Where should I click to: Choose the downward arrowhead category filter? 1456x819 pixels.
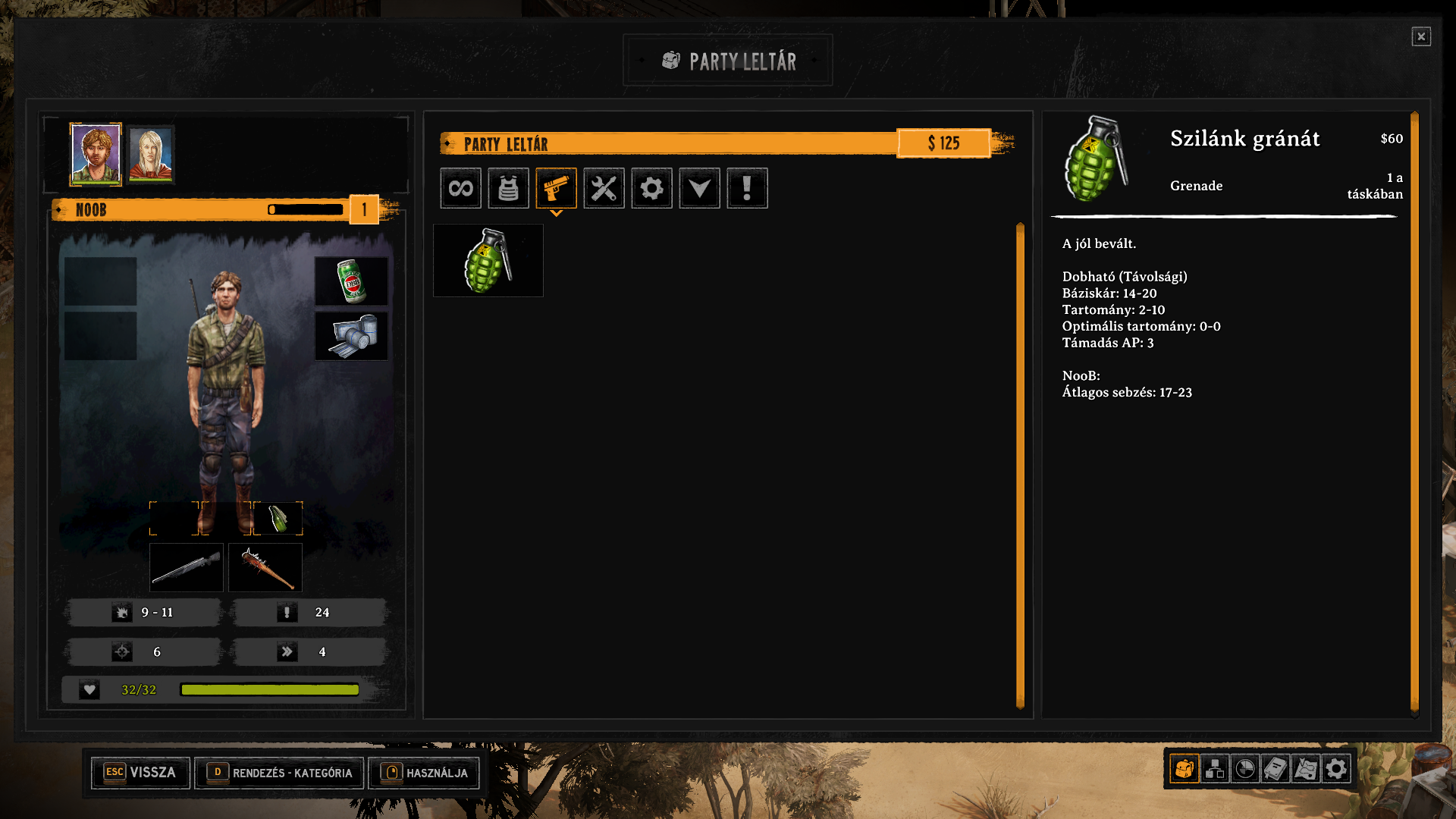(699, 188)
